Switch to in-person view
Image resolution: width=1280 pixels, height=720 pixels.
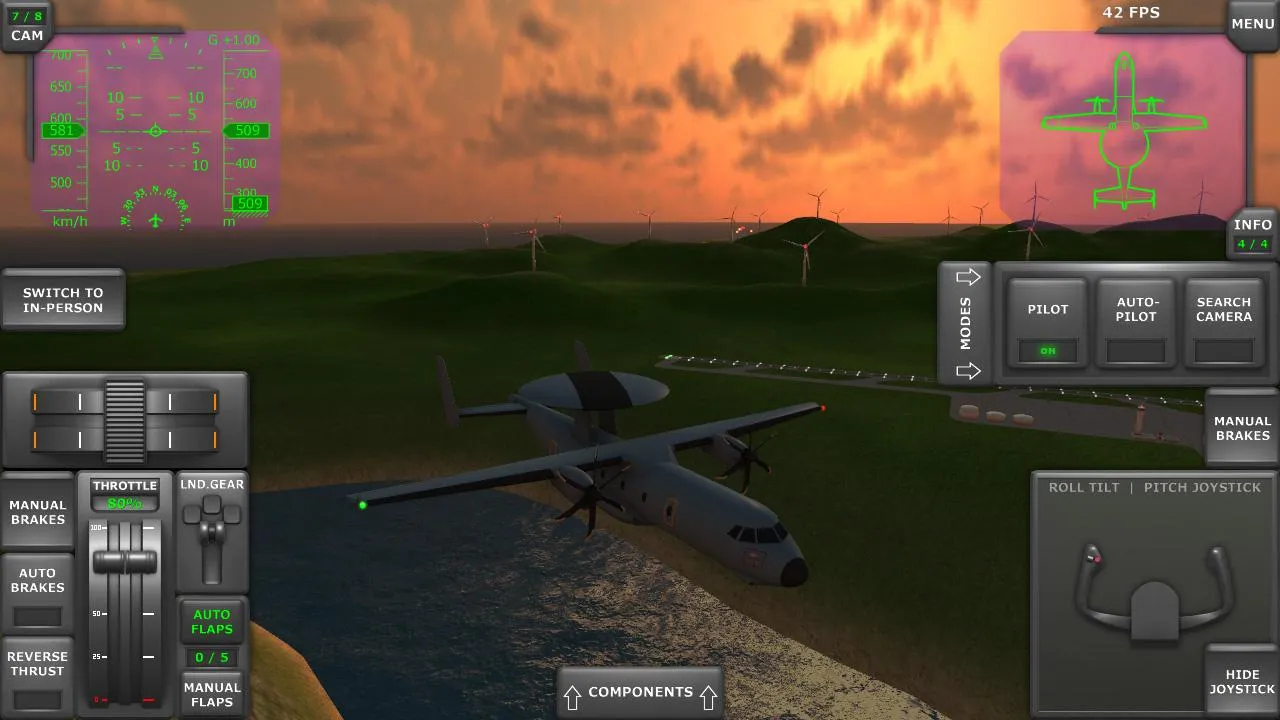click(x=63, y=300)
